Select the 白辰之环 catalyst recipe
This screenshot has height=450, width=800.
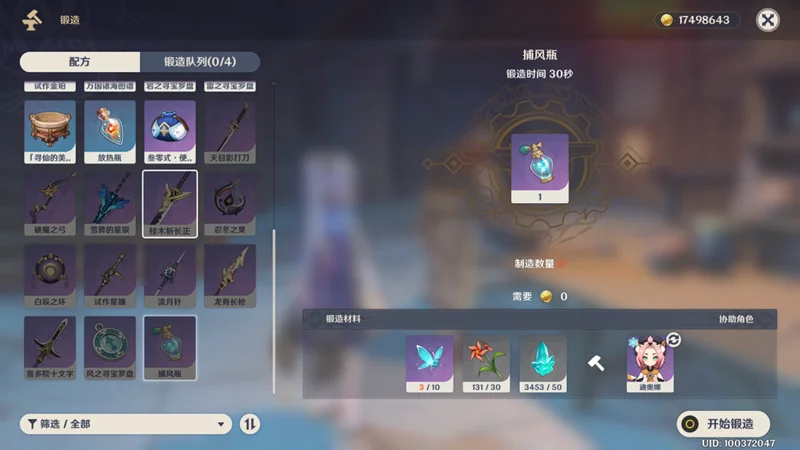pos(50,275)
